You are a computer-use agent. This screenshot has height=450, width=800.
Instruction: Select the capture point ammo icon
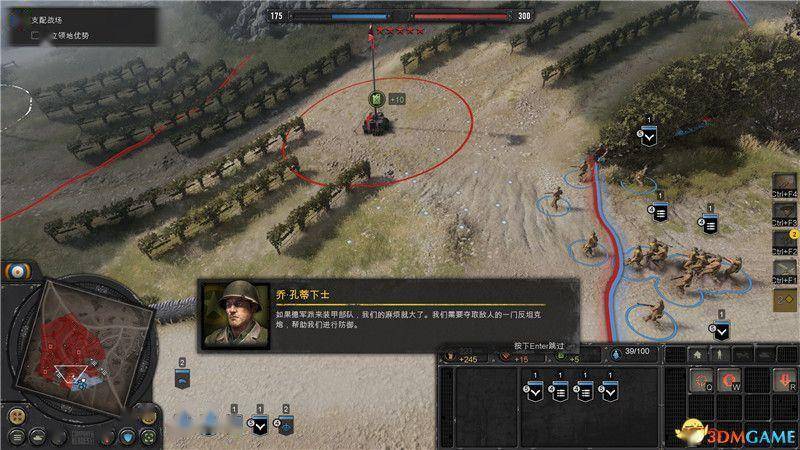point(377,99)
